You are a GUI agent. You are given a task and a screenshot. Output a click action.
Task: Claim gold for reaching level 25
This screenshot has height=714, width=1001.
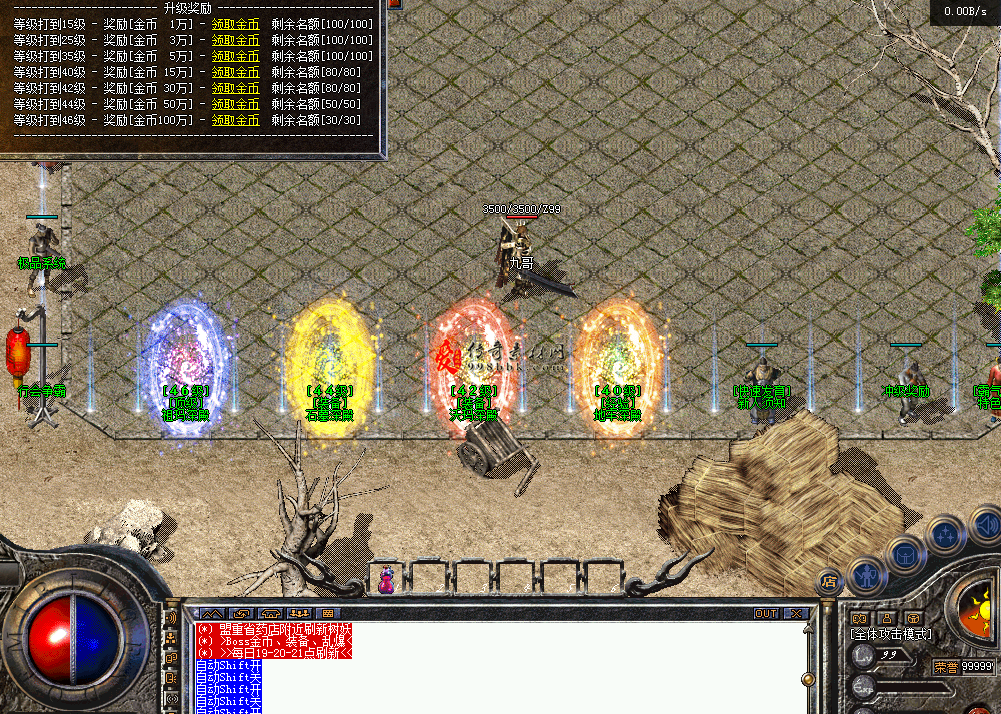[x=235, y=40]
